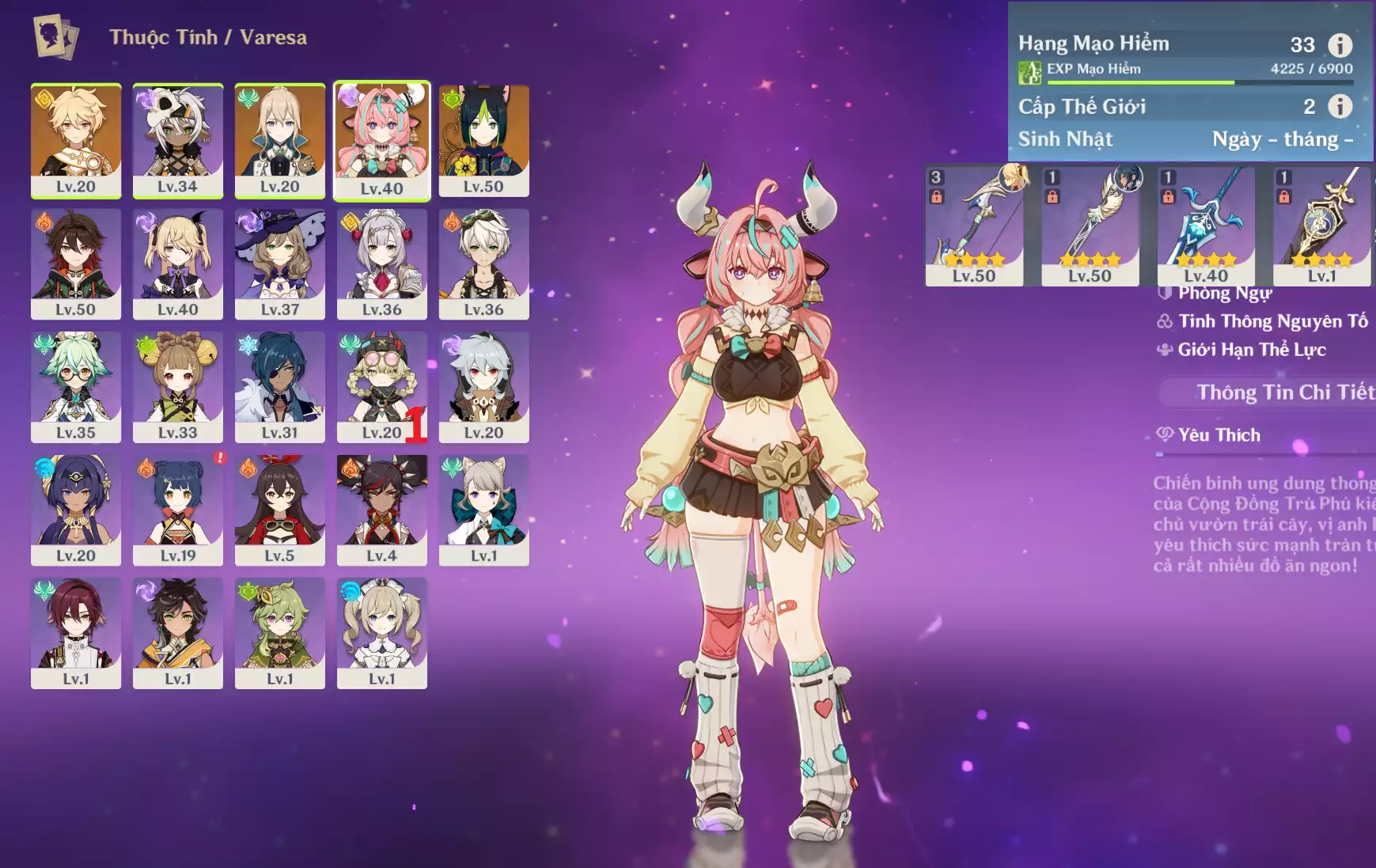Choose Amber's Lv.5 card
The image size is (1376, 868).
click(x=279, y=510)
